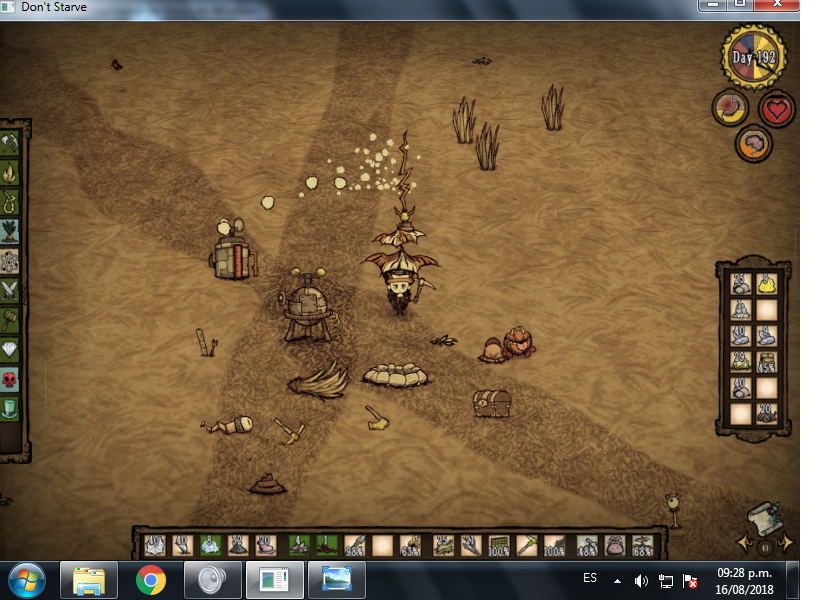Switch to the Magic tab with red skull
This screenshot has height=600, width=818.
tap(11, 379)
